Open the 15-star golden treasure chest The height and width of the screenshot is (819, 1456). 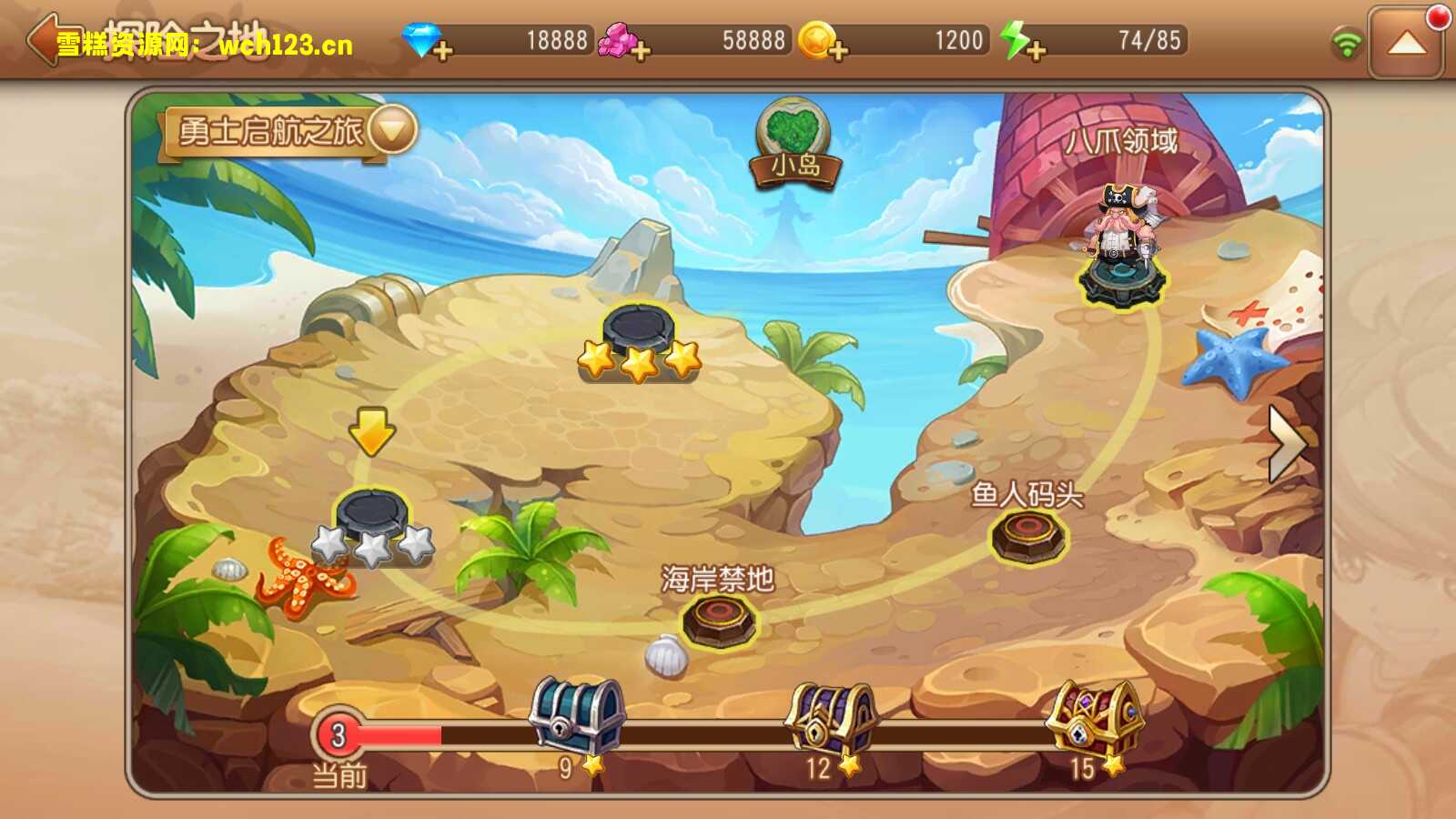tap(1094, 719)
